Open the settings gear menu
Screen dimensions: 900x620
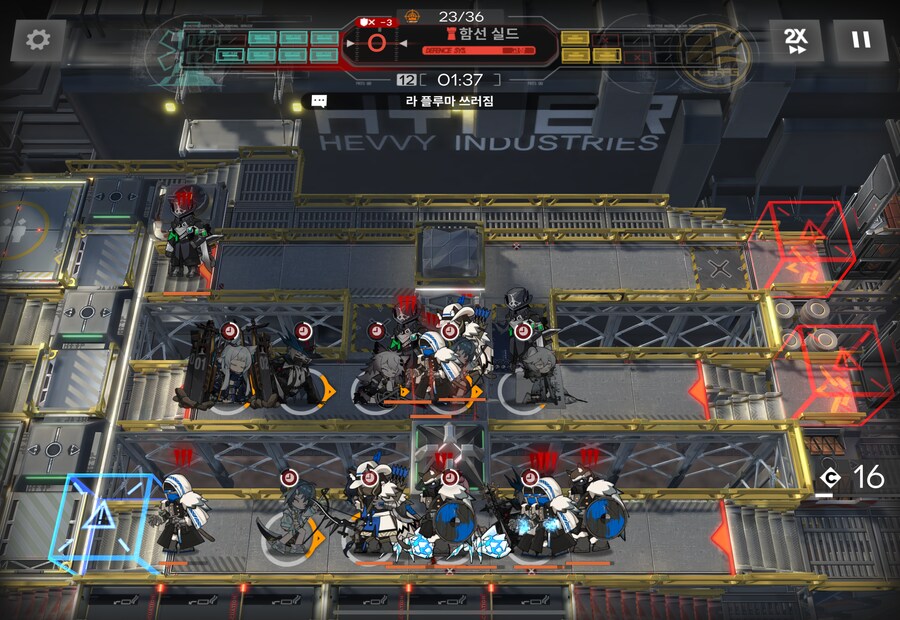(x=38, y=41)
